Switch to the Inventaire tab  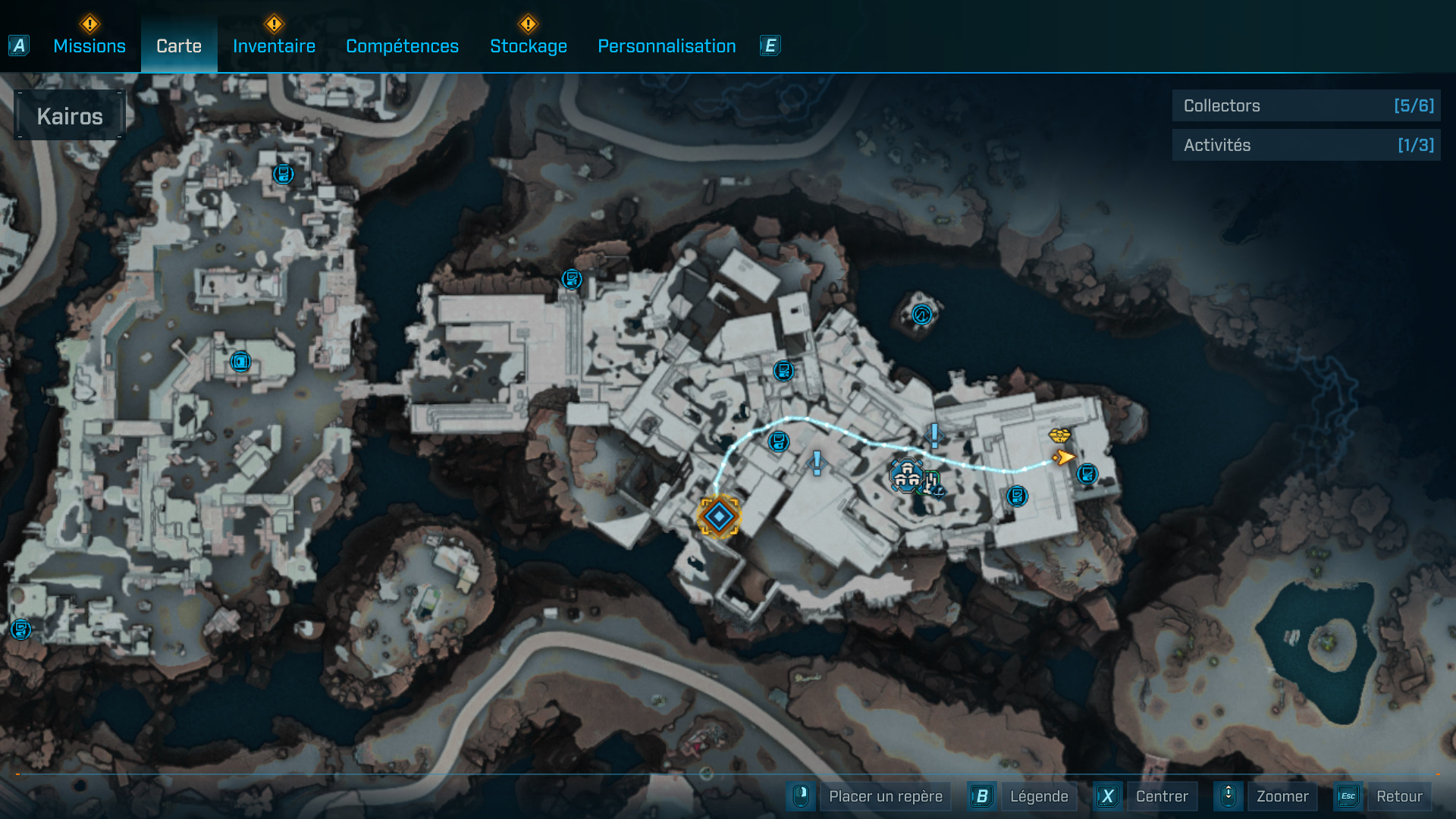pyautogui.click(x=274, y=46)
